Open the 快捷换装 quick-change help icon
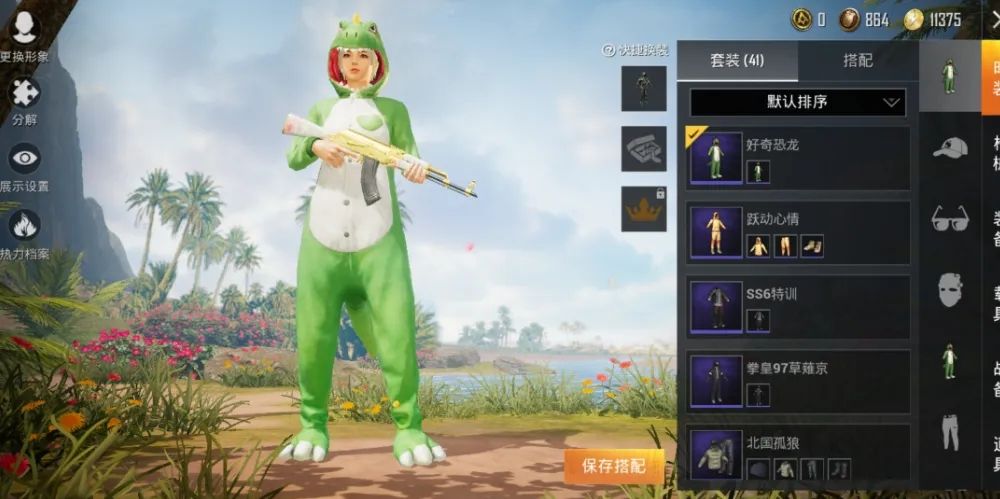Image resolution: width=1000 pixels, height=499 pixels. tap(608, 50)
